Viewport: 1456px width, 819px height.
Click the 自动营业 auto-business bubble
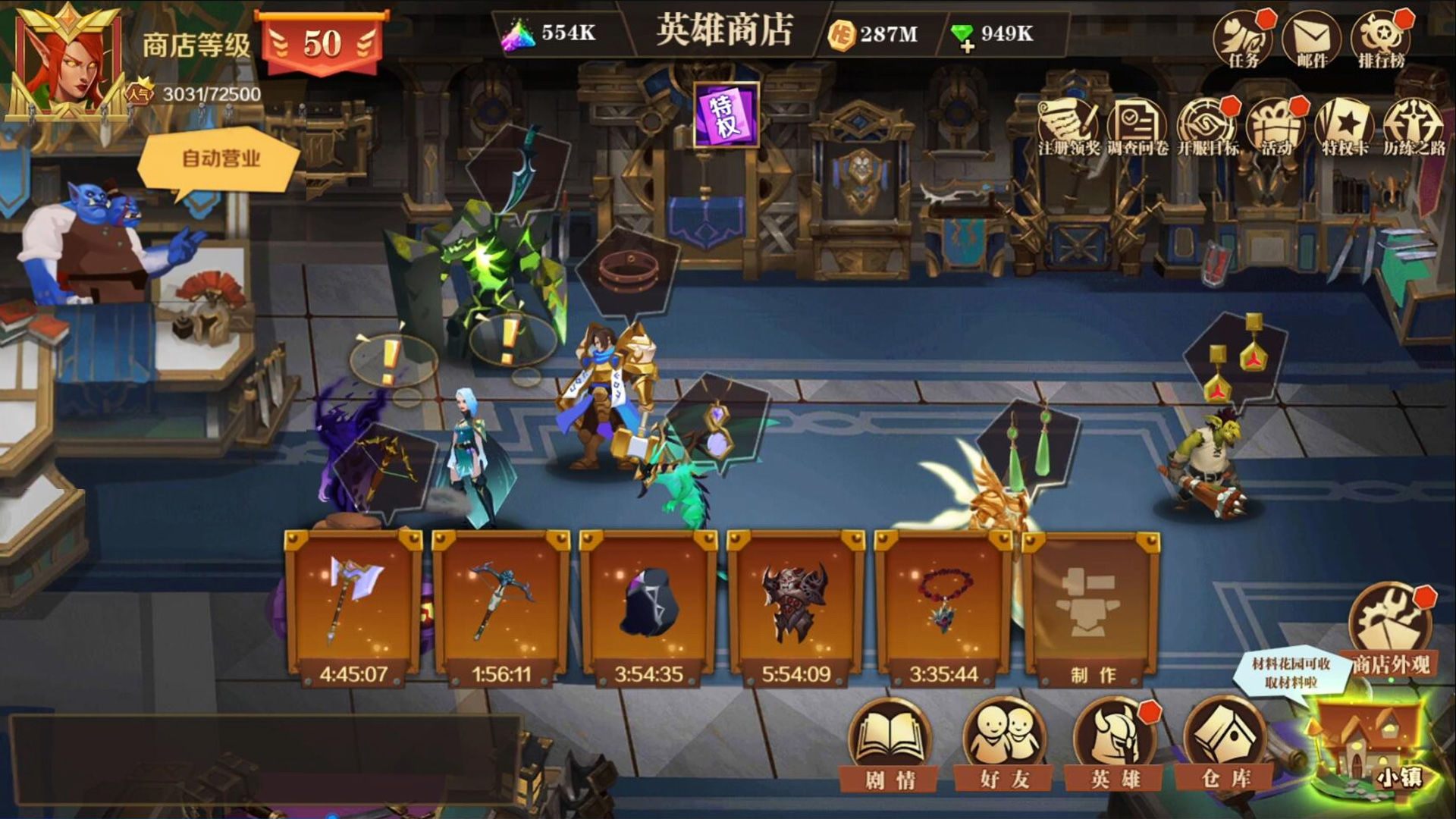coord(220,157)
